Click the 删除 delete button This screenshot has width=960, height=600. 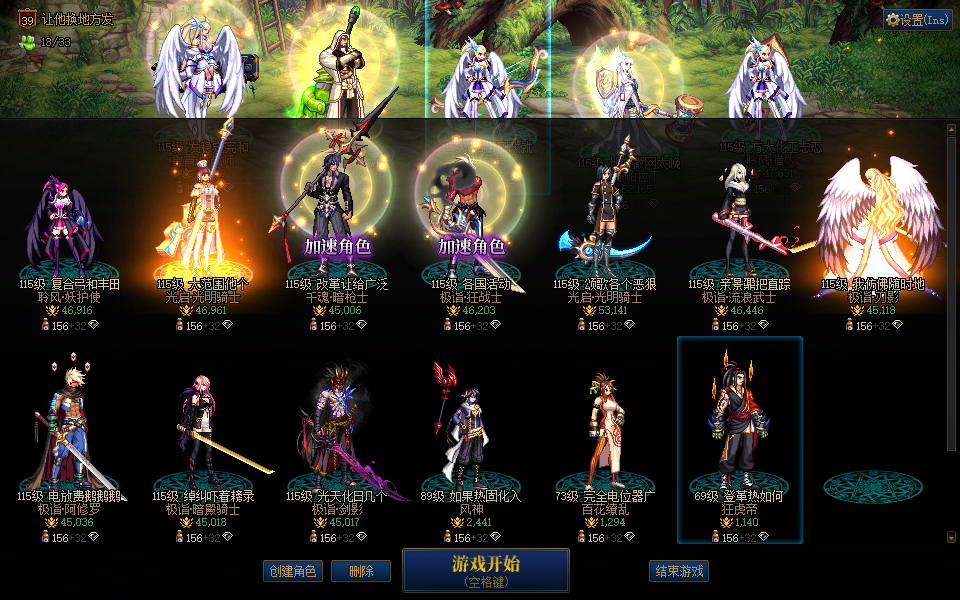click(361, 571)
